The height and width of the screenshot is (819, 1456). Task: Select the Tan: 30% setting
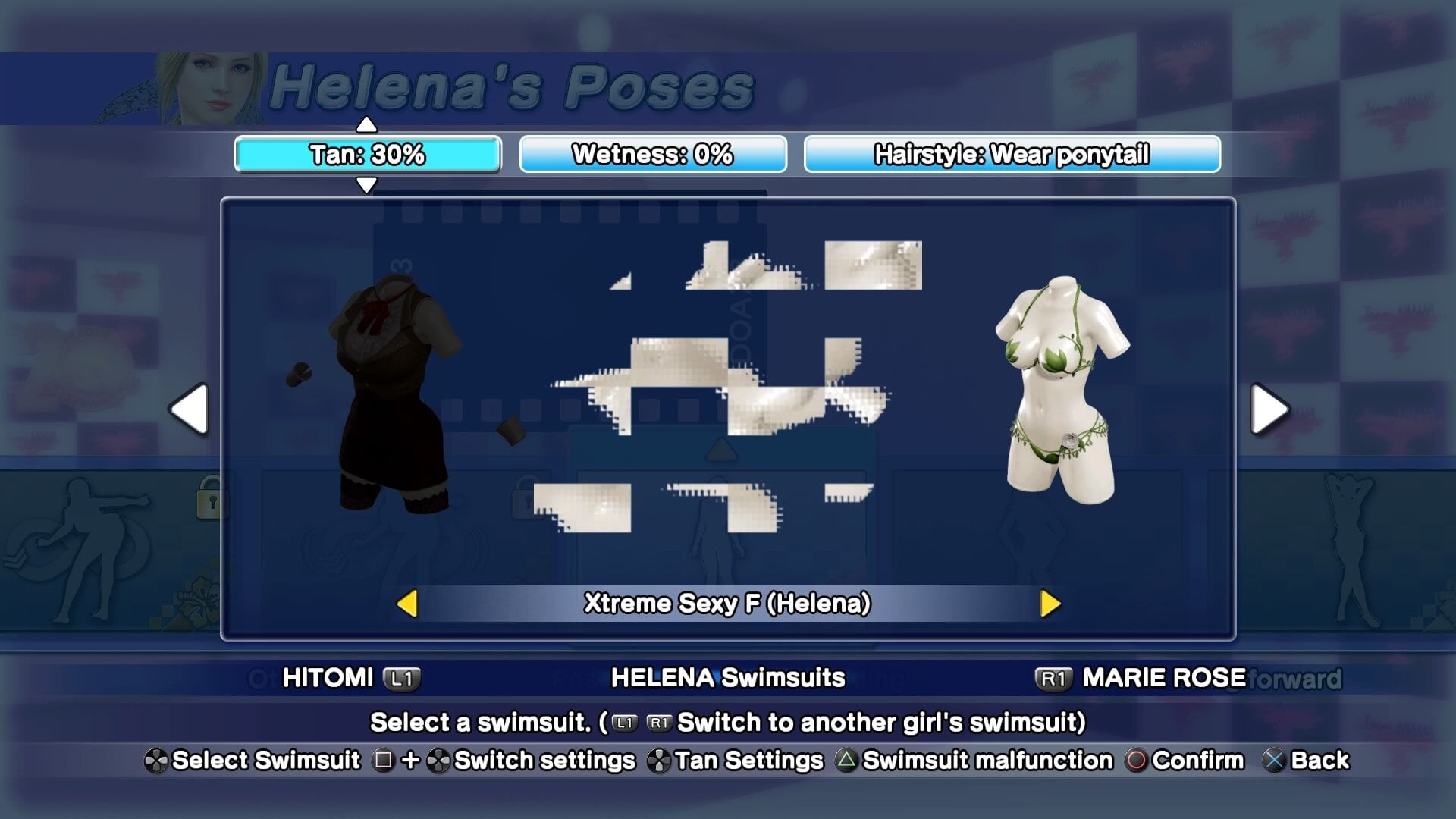(x=368, y=155)
